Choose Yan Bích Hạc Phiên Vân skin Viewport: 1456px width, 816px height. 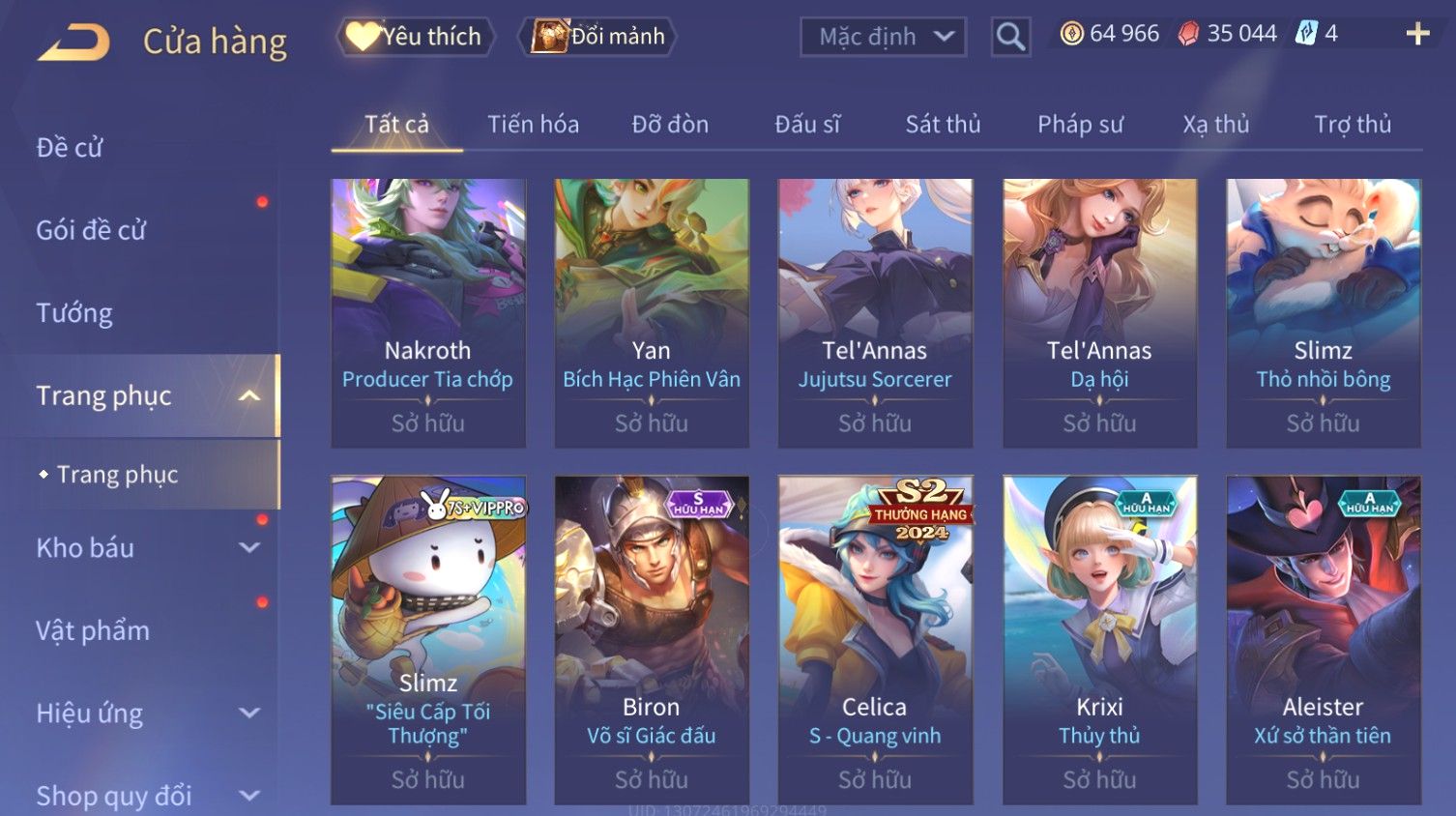652,312
